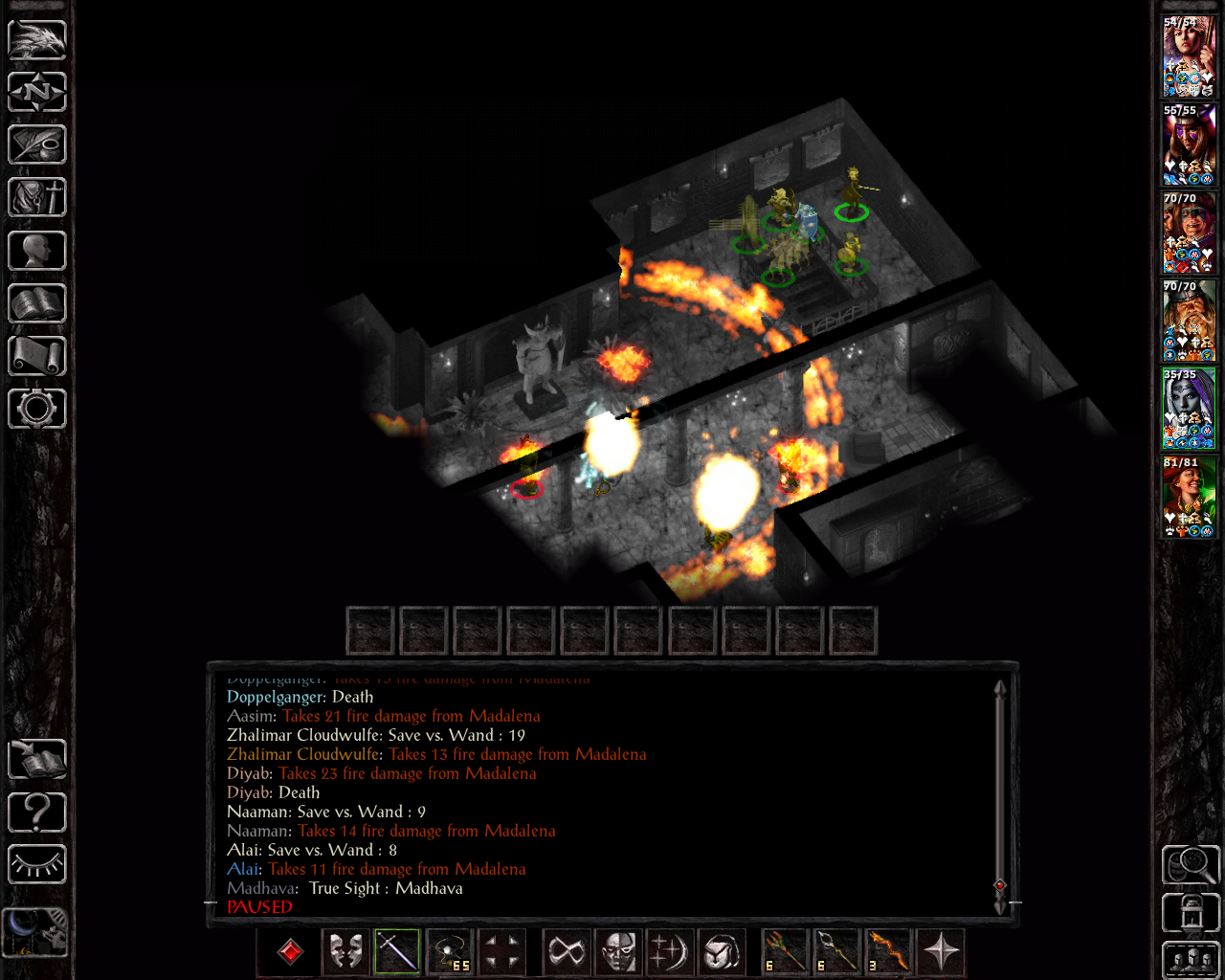Open special abilities four-point star button

tap(941, 951)
